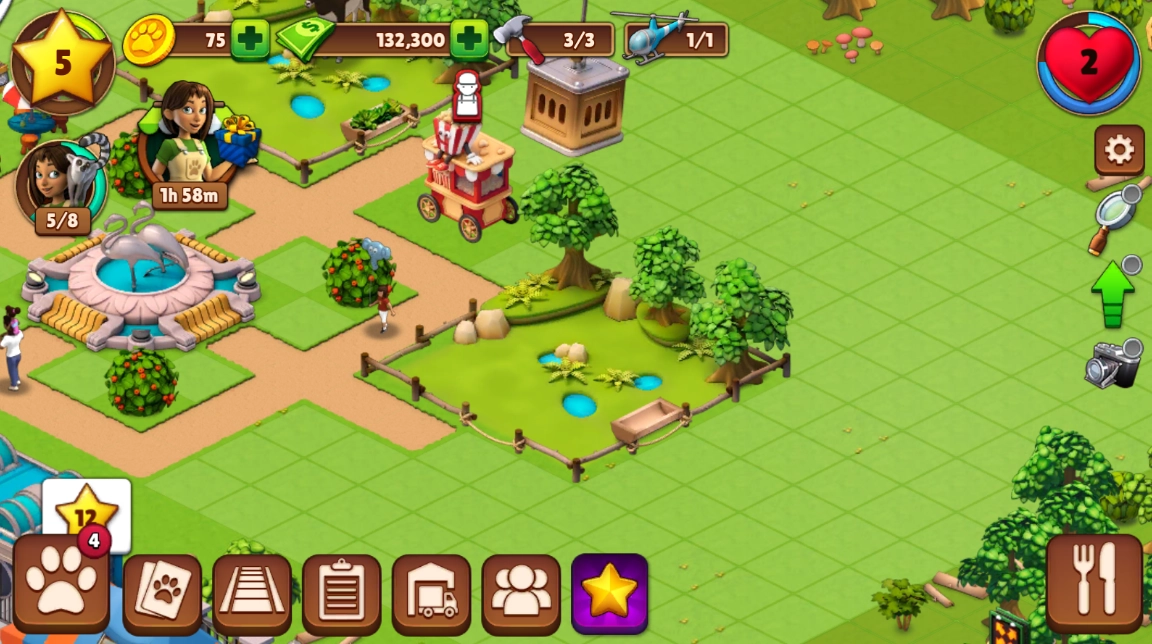Tap the green upward arrow
The width and height of the screenshot is (1152, 644).
coord(1113,292)
